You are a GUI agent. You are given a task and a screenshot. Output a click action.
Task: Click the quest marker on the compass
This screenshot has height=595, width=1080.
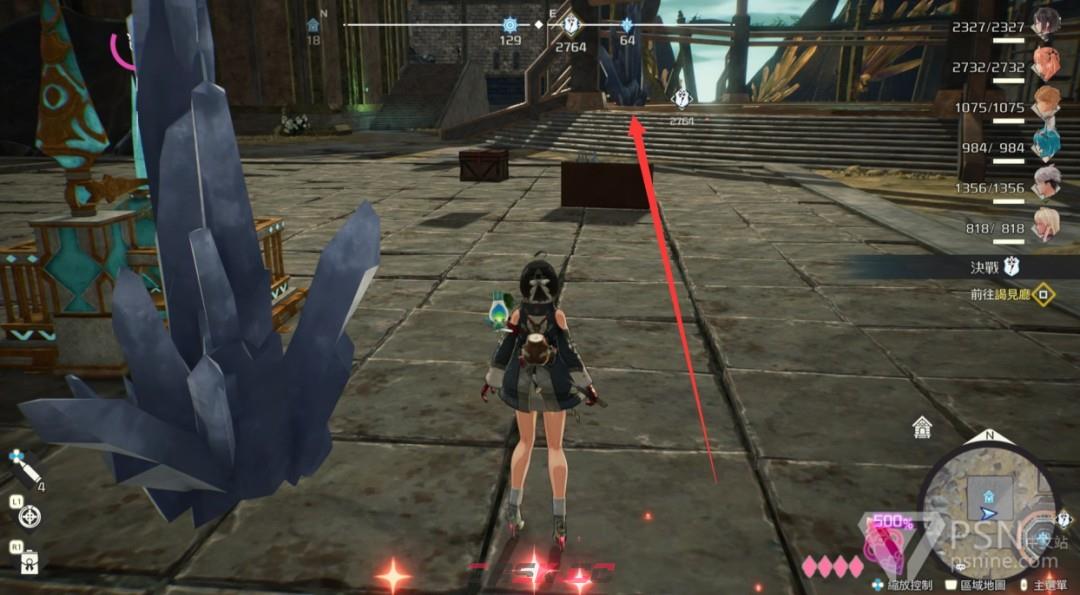(571, 25)
